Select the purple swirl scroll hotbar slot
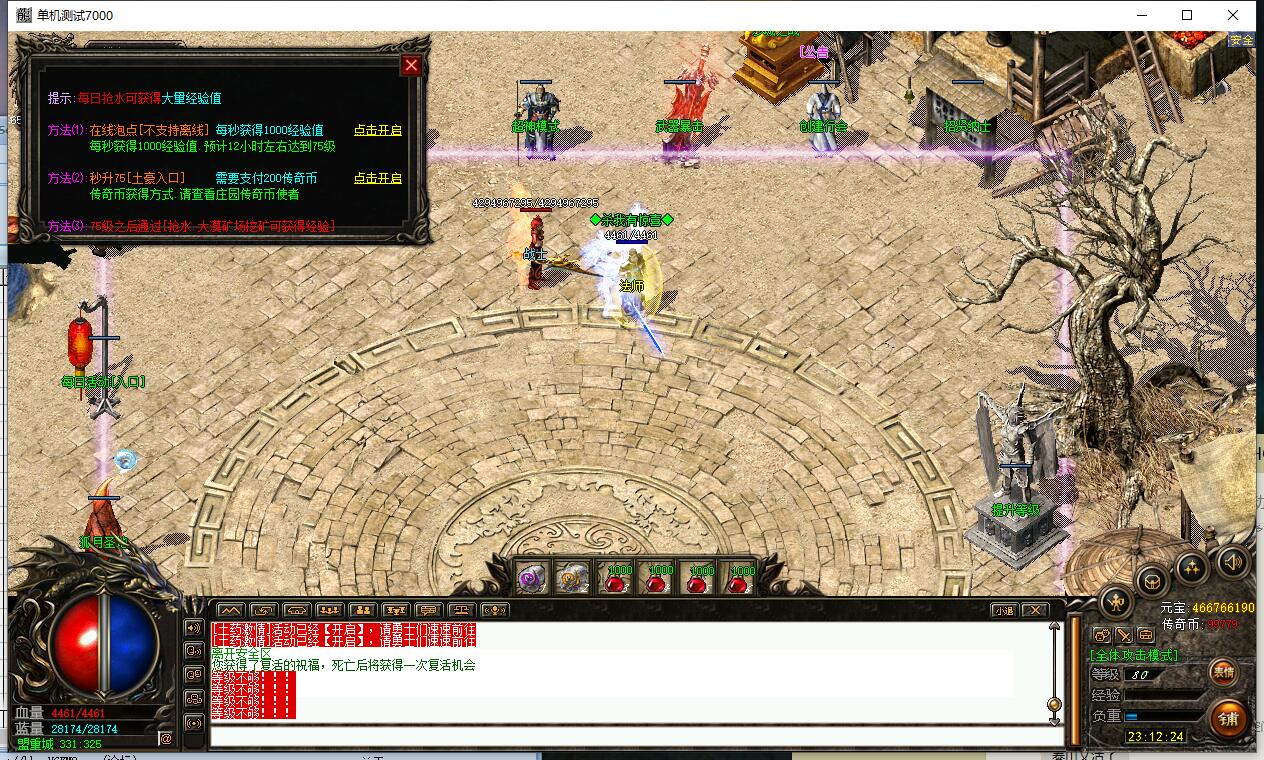This screenshot has width=1264, height=760. pos(530,579)
